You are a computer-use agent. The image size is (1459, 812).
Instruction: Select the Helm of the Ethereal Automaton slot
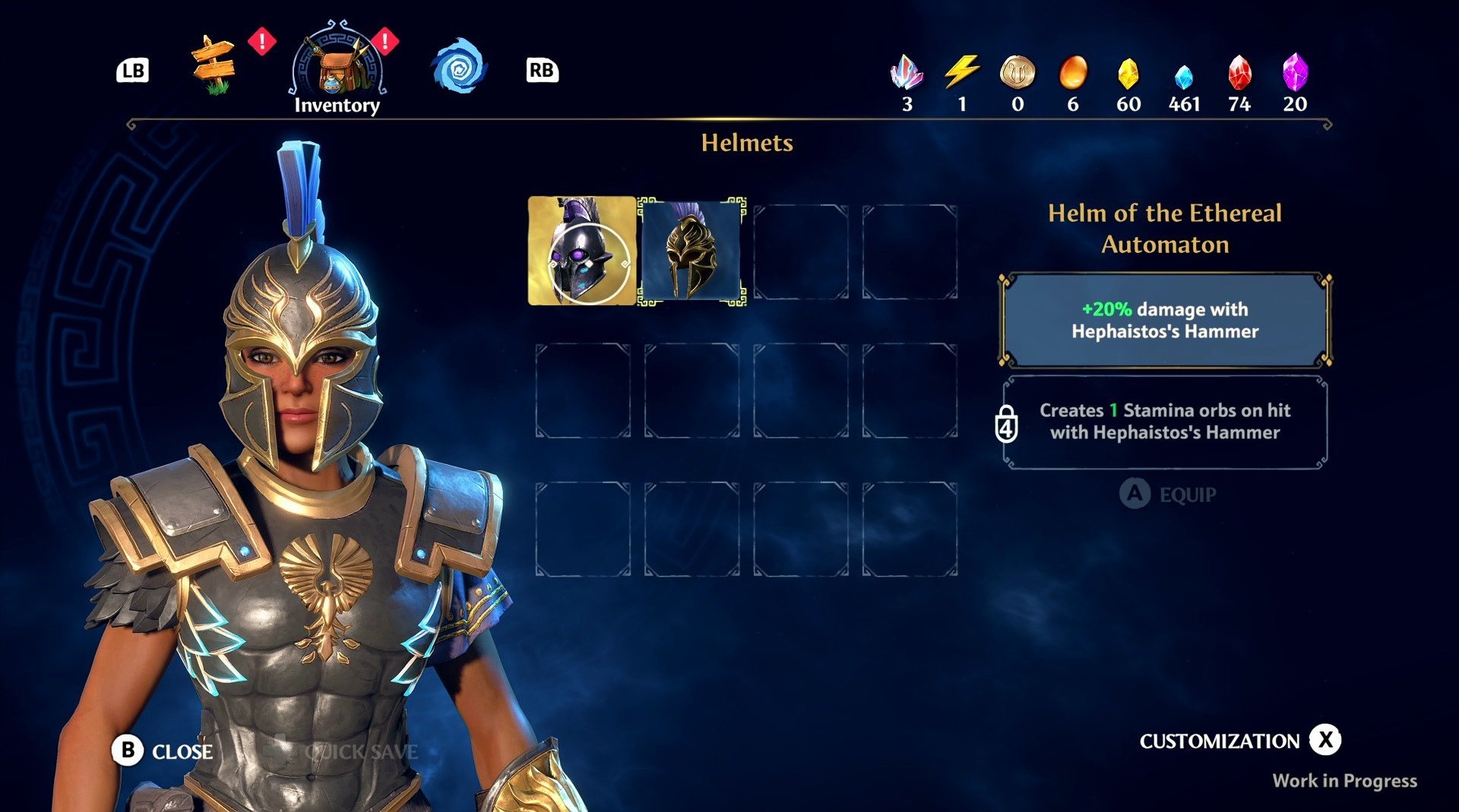click(582, 251)
